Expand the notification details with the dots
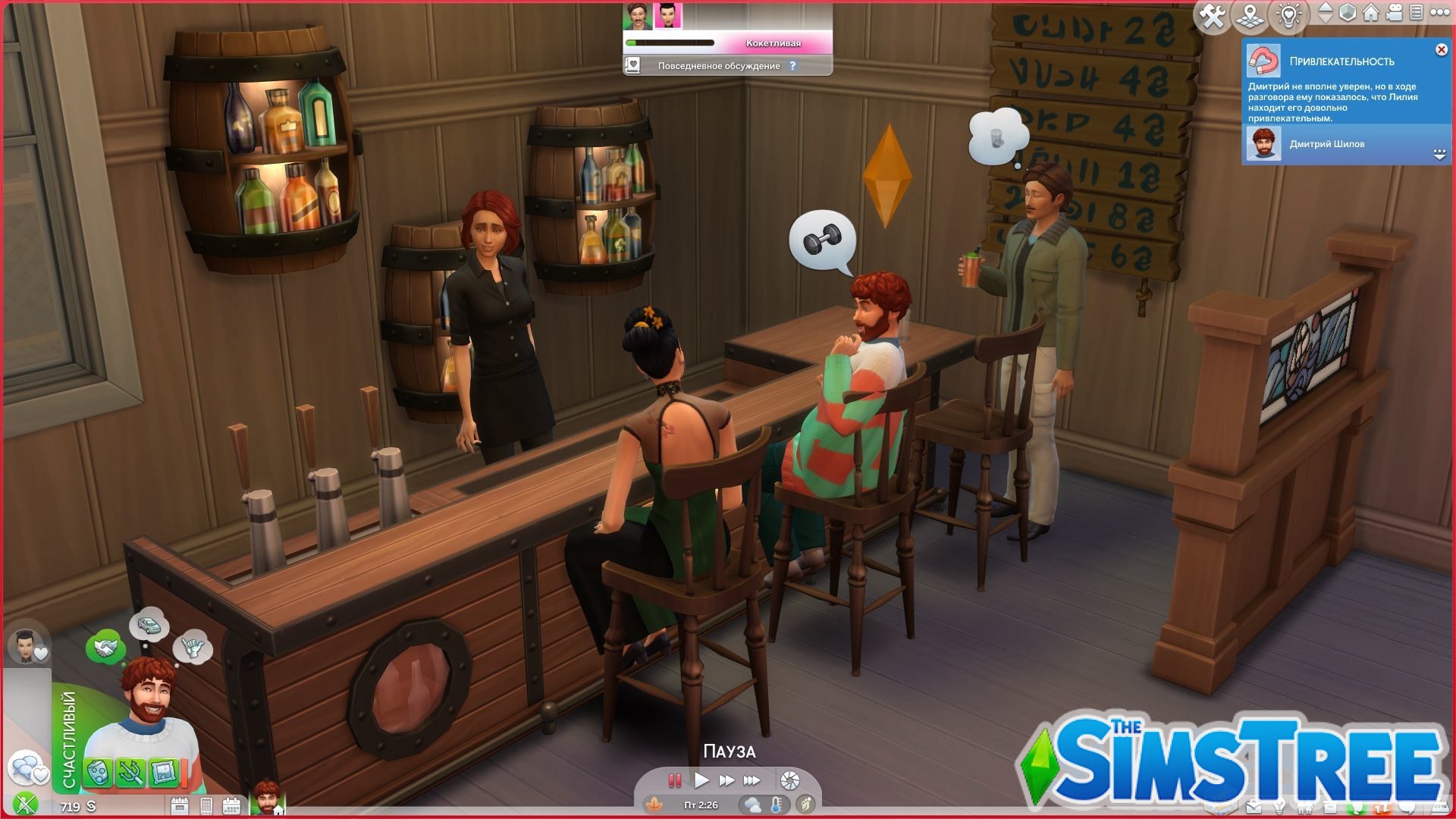The width and height of the screenshot is (1456, 819). tap(1439, 152)
